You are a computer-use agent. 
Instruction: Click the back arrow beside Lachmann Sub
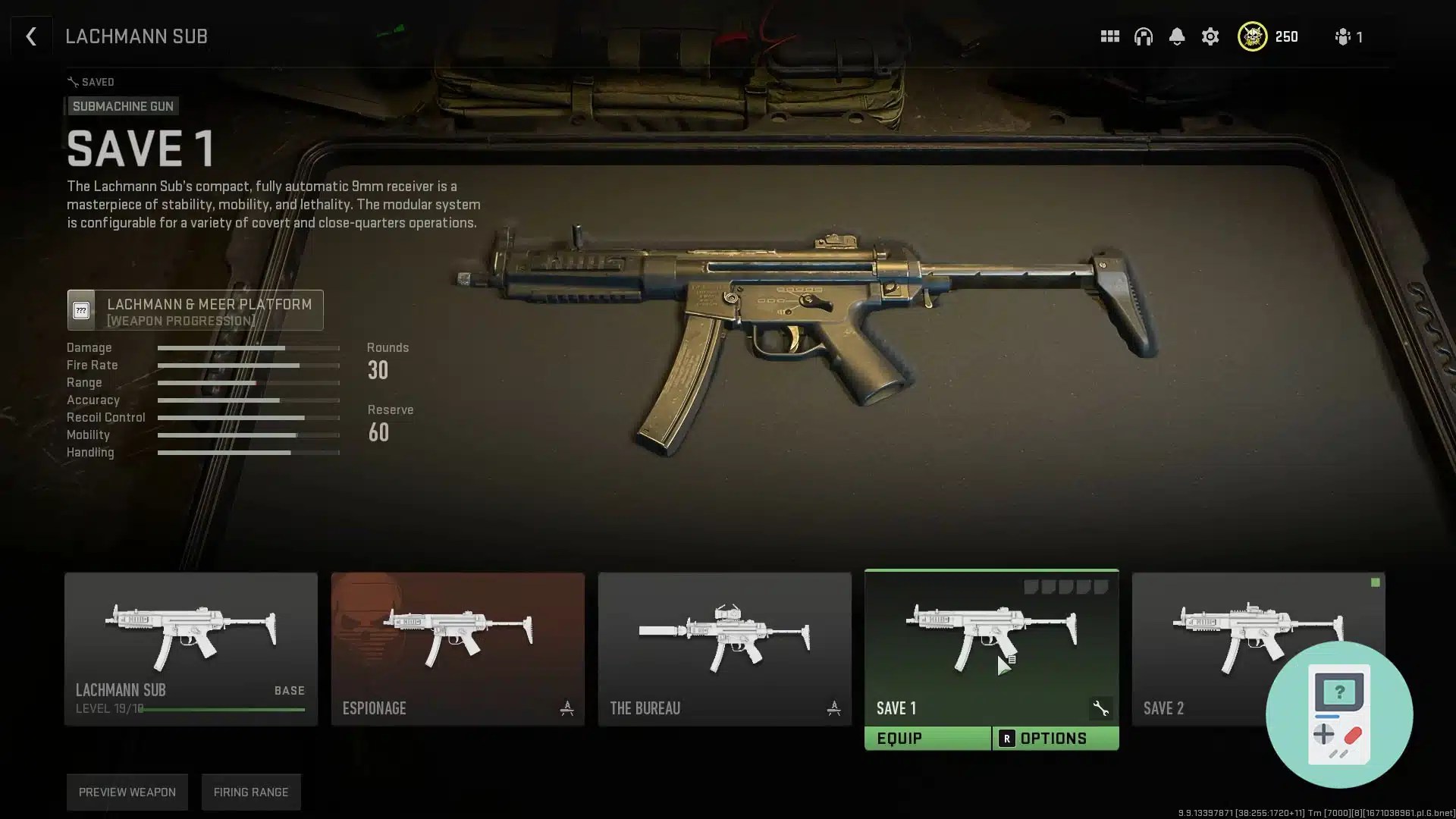tap(31, 36)
